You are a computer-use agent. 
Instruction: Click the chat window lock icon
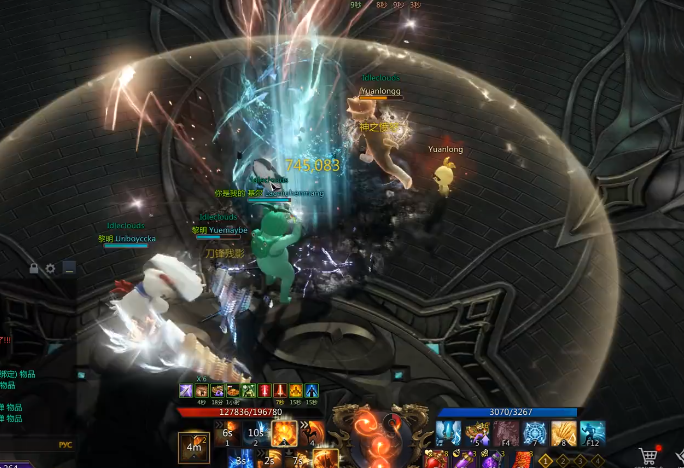pos(34,268)
